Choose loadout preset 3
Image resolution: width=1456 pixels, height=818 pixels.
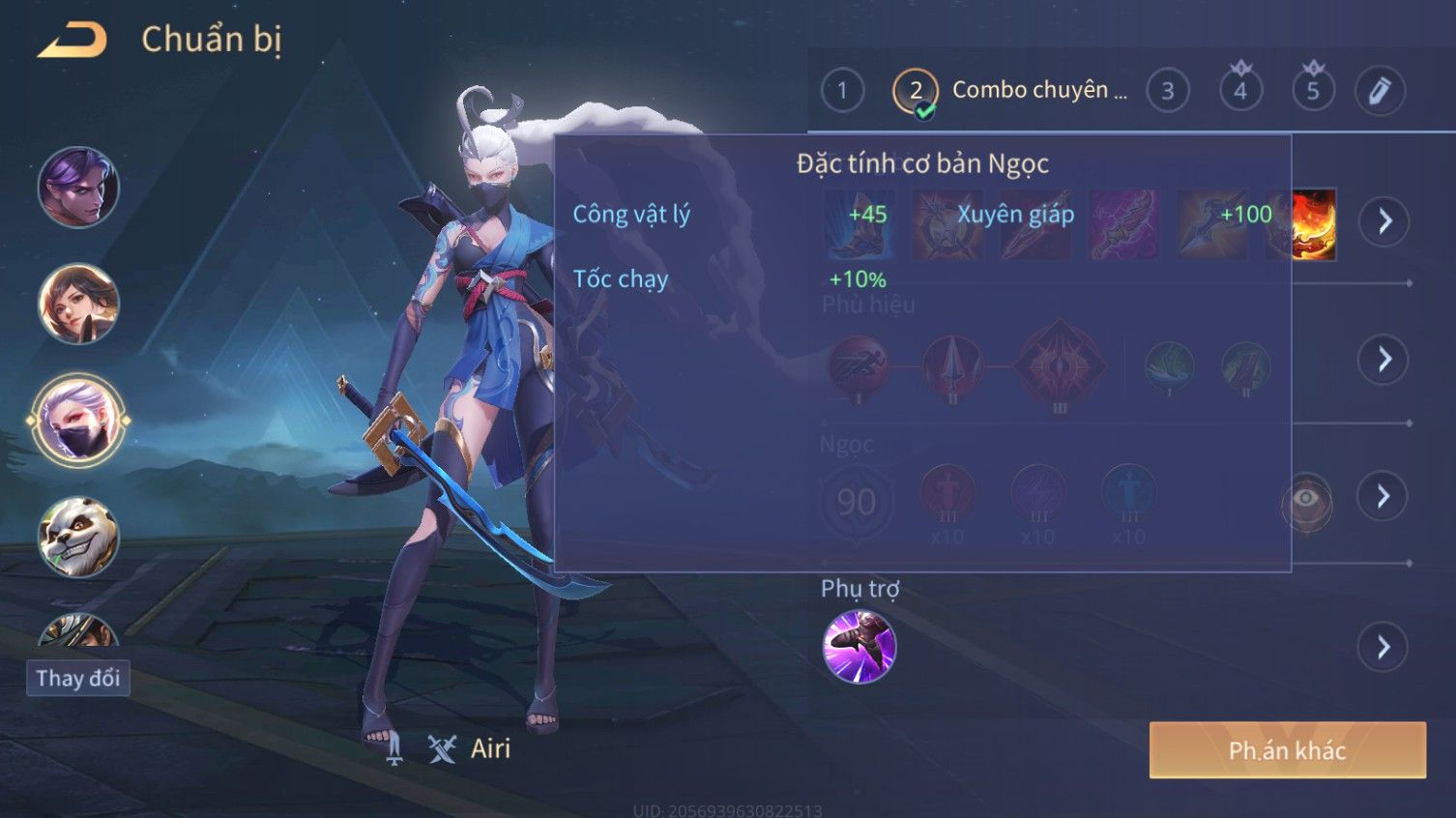(1167, 91)
